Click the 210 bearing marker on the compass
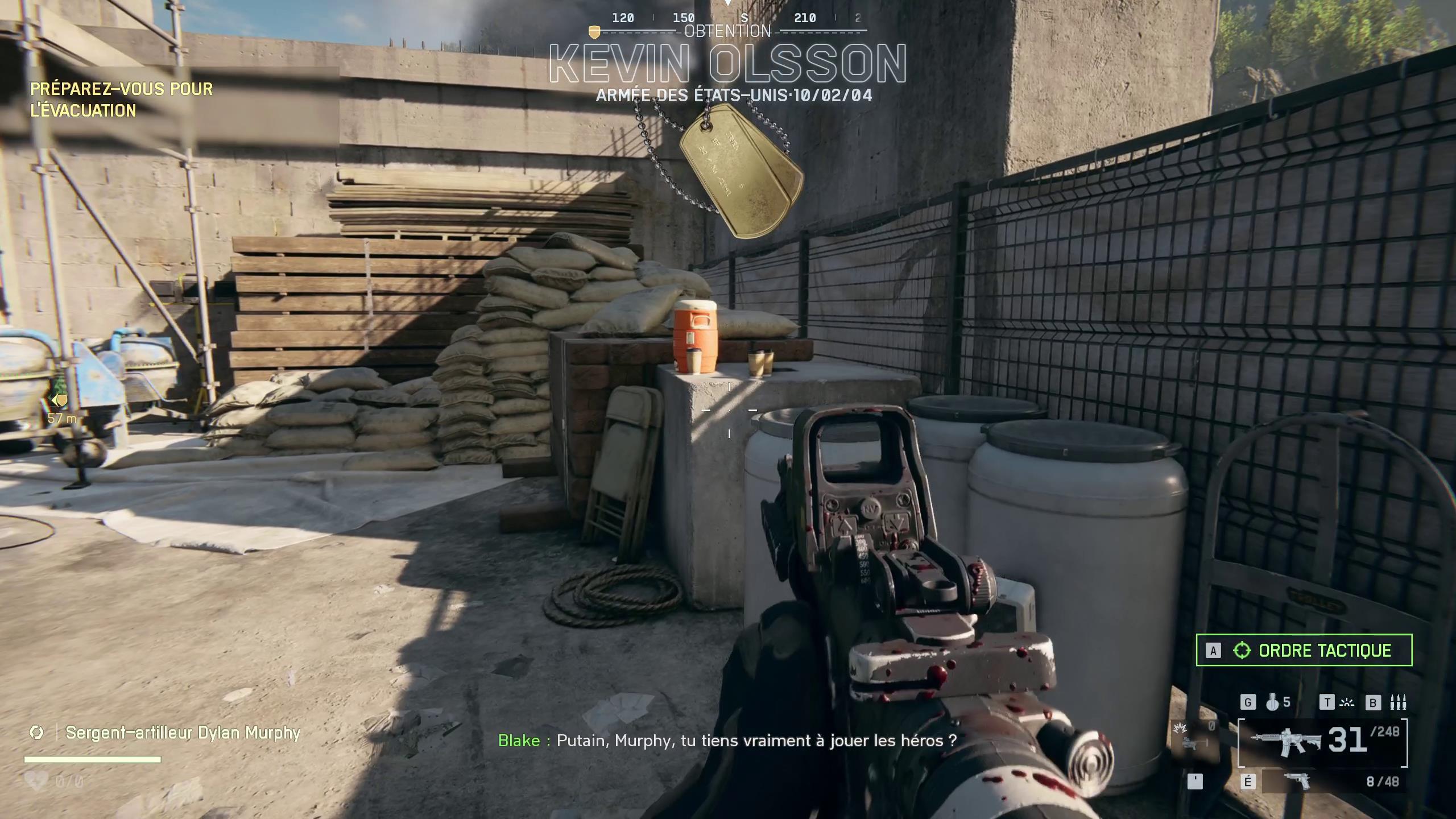This screenshot has height=819, width=1456. (804, 18)
